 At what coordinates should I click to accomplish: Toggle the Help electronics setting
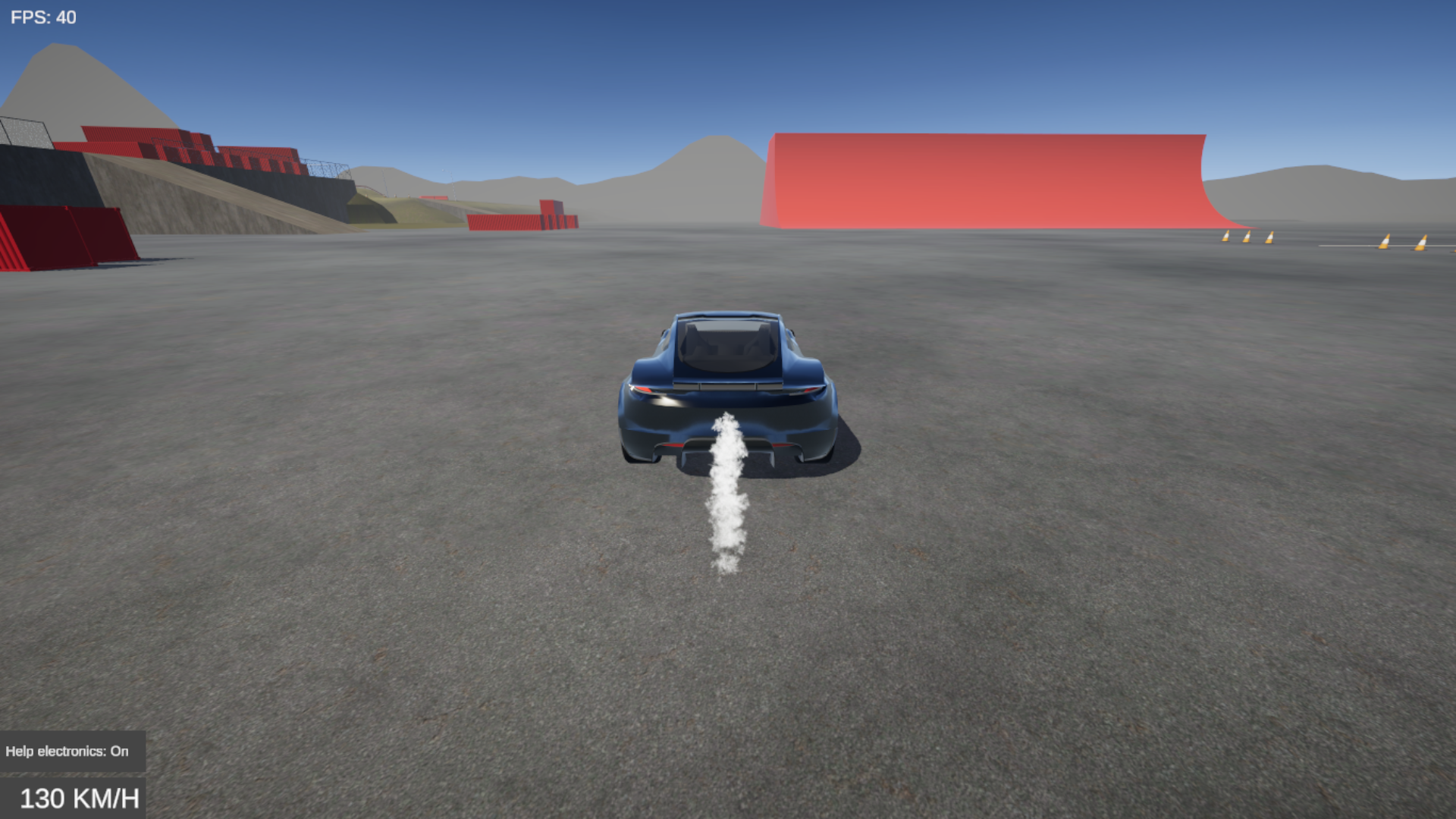tap(67, 751)
